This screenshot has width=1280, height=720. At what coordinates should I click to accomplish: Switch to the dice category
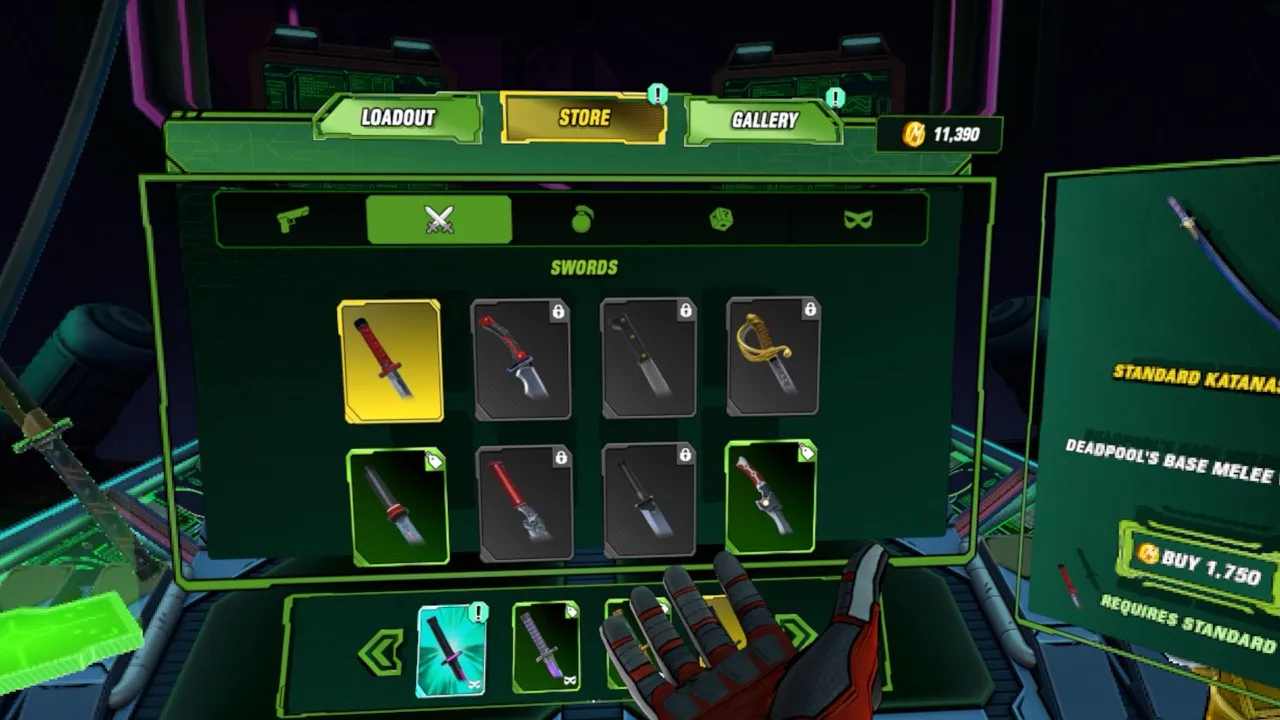(721, 219)
